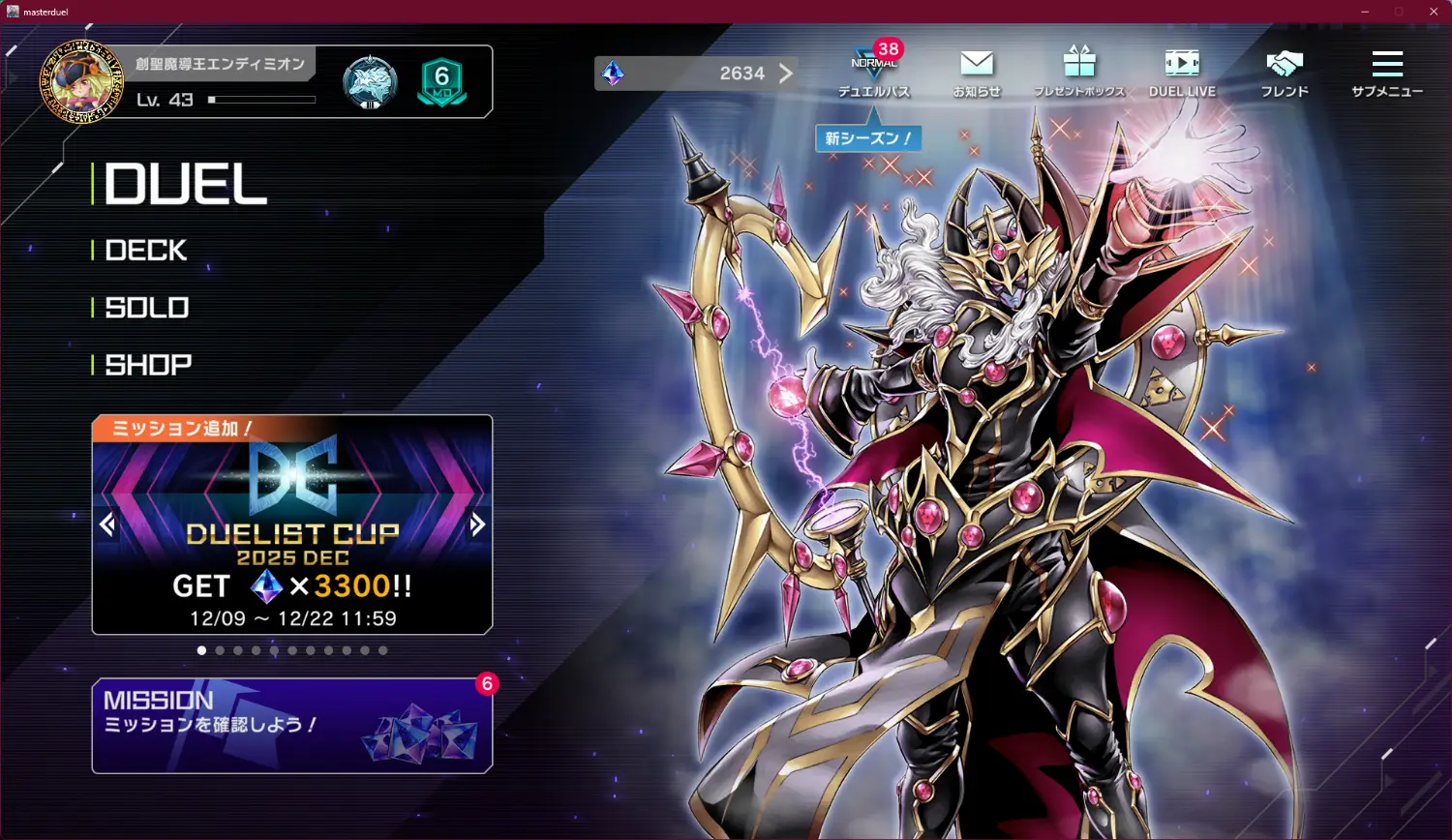Open the SHOP
The image size is (1452, 840).
(148, 365)
